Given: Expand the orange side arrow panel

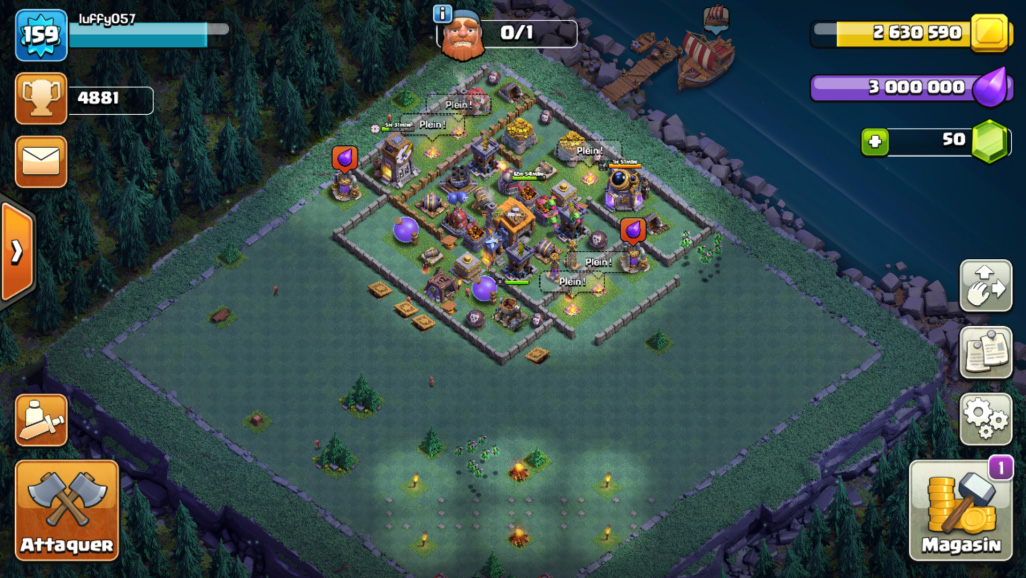Looking at the screenshot, I should (x=16, y=251).
